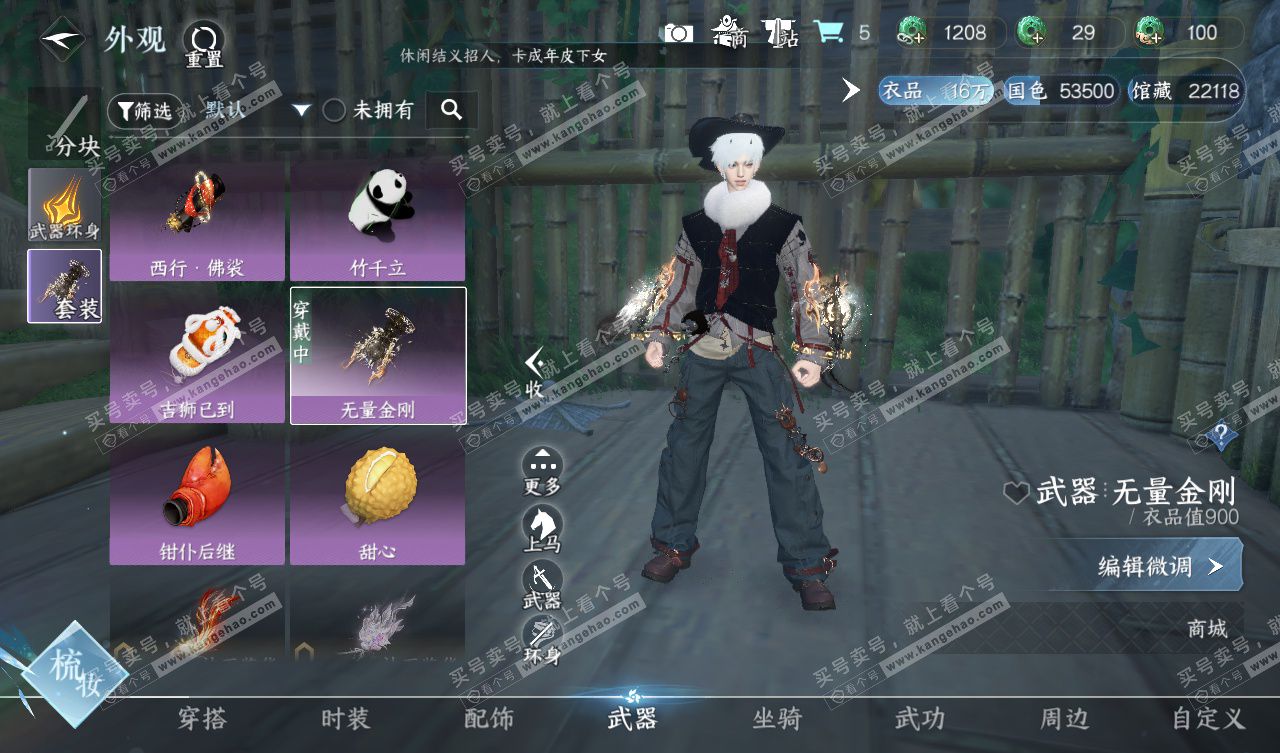Image resolution: width=1280 pixels, height=753 pixels.
Task: Expand the 默认 sort dropdown
Action: pos(302,111)
